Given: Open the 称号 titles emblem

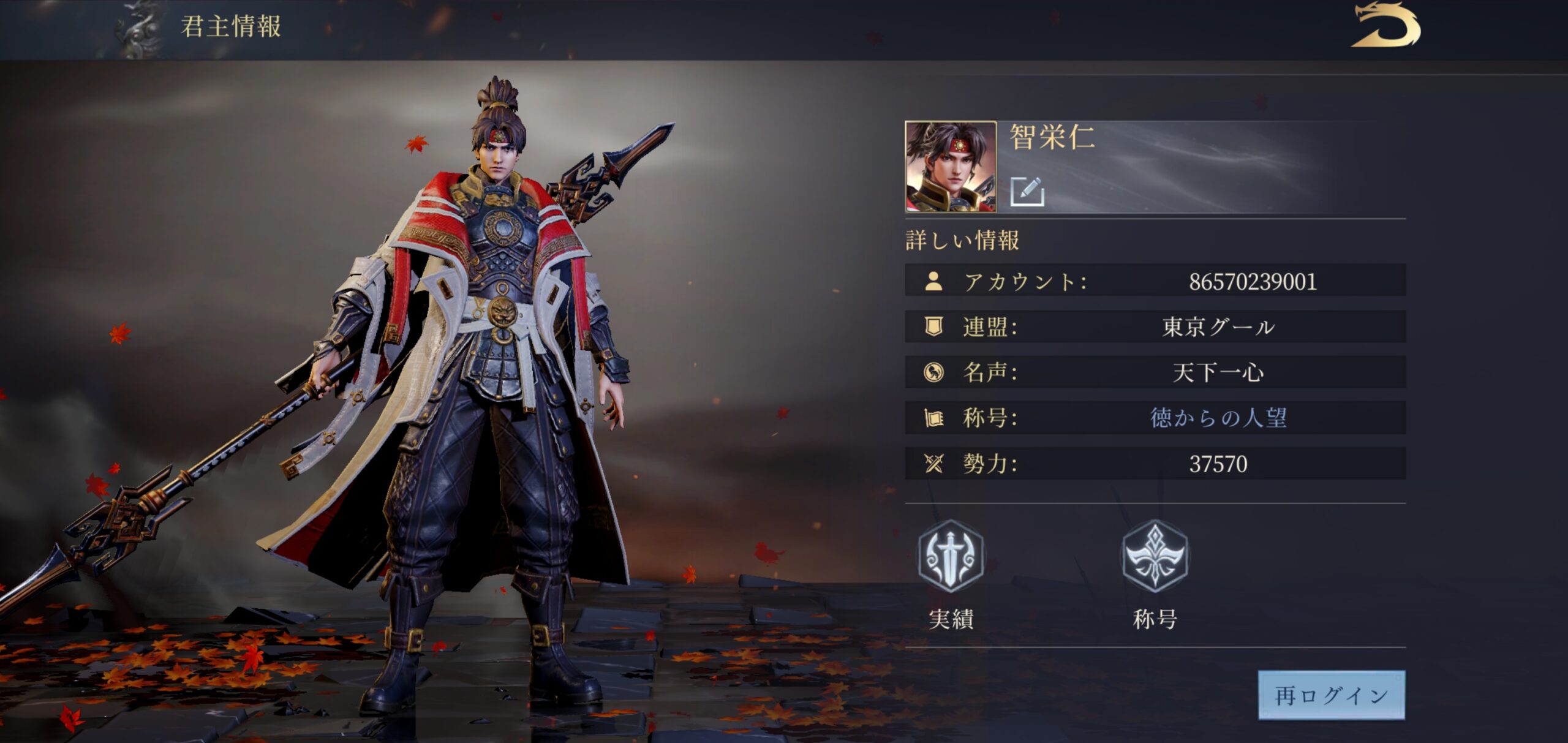Looking at the screenshot, I should coord(1155,556).
